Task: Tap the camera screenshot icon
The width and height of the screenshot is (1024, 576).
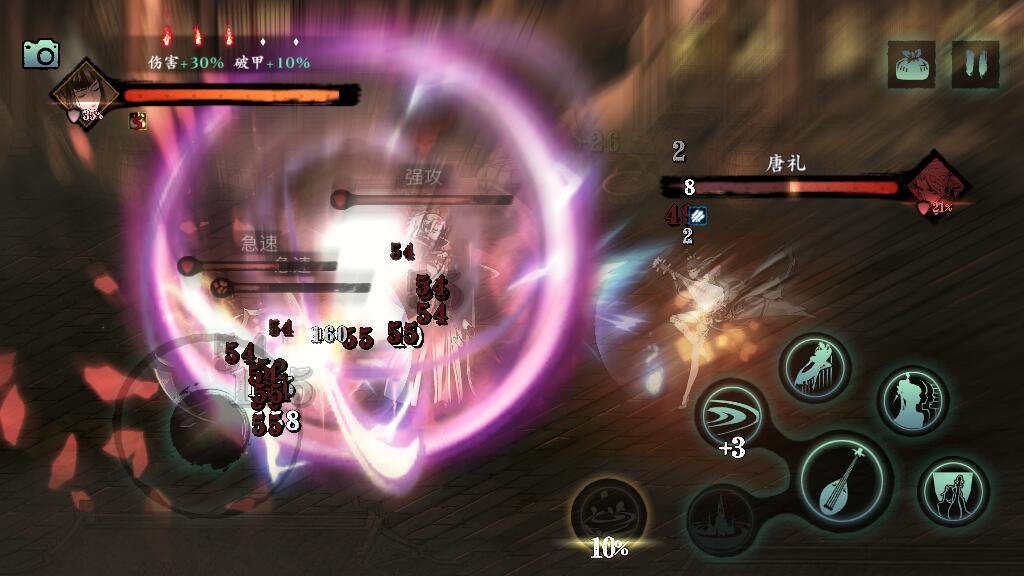Action: pos(41,54)
